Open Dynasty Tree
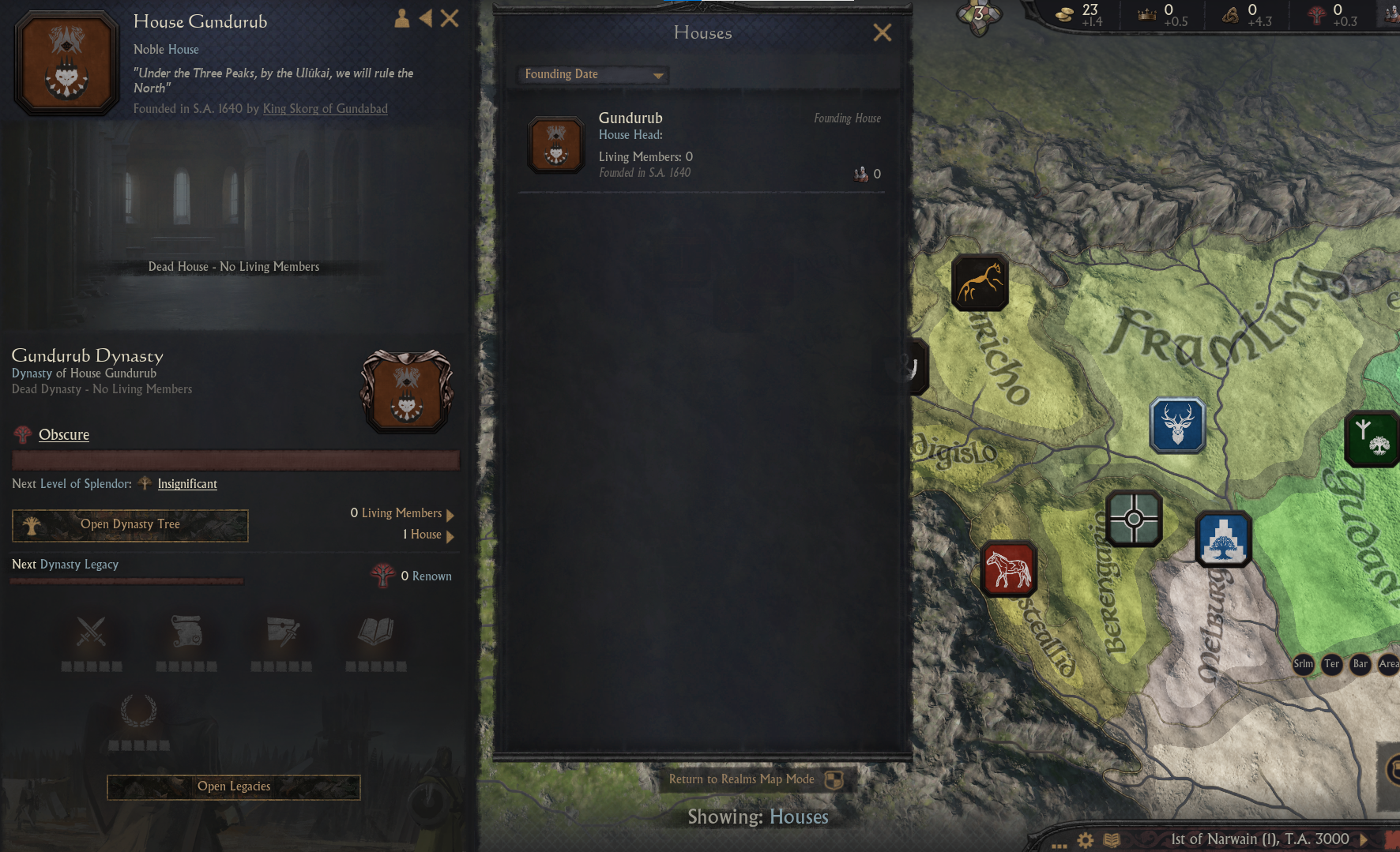The height and width of the screenshot is (852, 1400). [x=130, y=524]
